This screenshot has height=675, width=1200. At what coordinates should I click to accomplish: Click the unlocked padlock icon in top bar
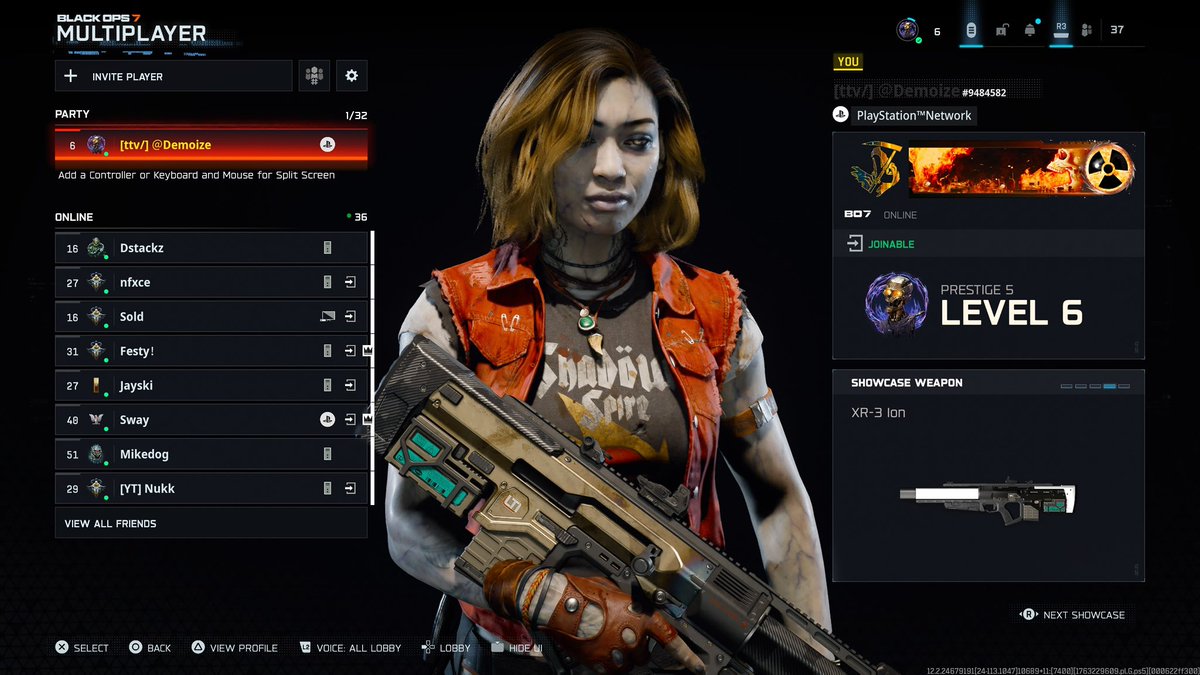1001,30
